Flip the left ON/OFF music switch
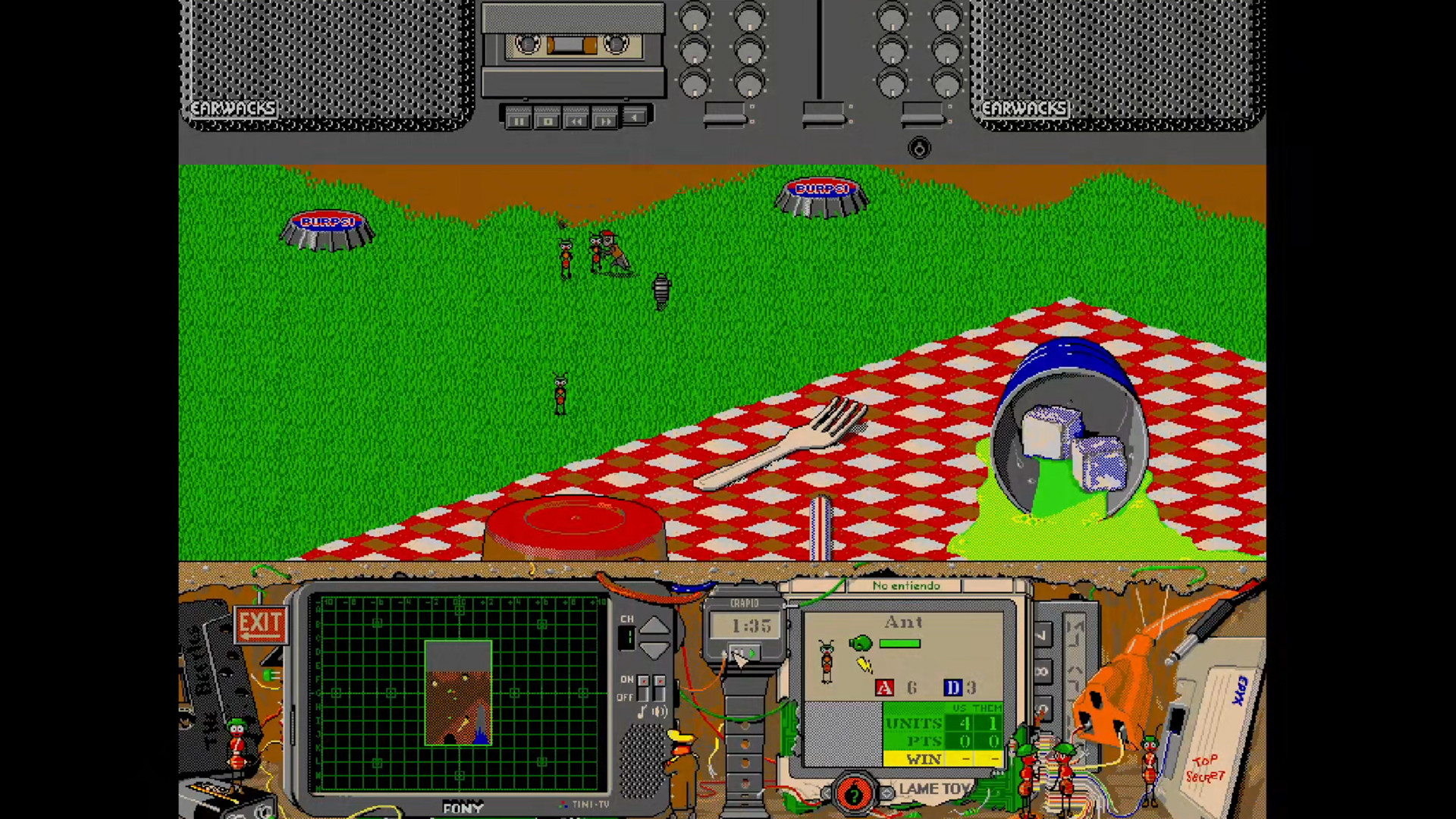Screen dimensions: 1456x819 [x=644, y=688]
